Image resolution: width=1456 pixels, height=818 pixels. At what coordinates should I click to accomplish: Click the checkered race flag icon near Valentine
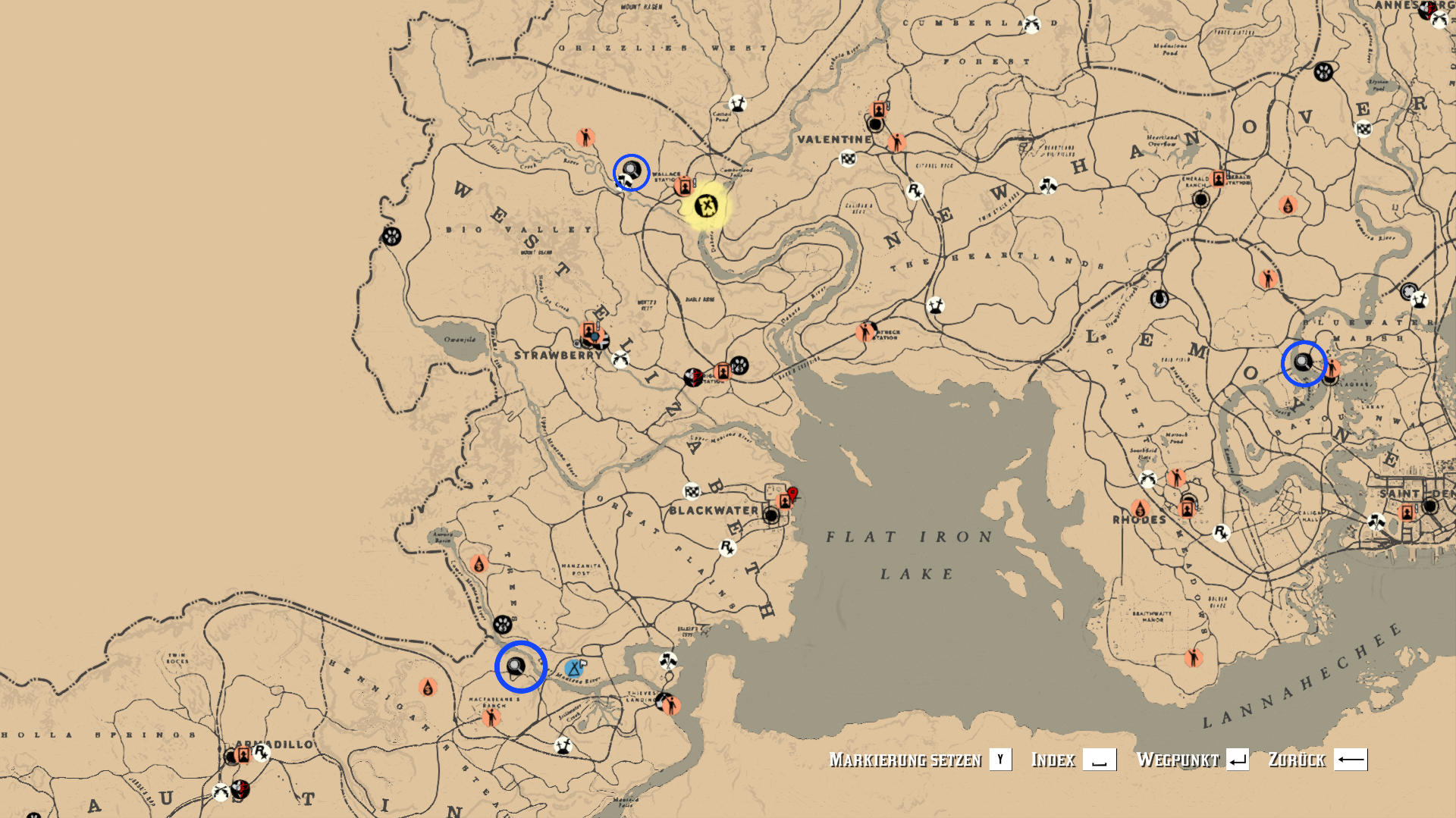[848, 160]
